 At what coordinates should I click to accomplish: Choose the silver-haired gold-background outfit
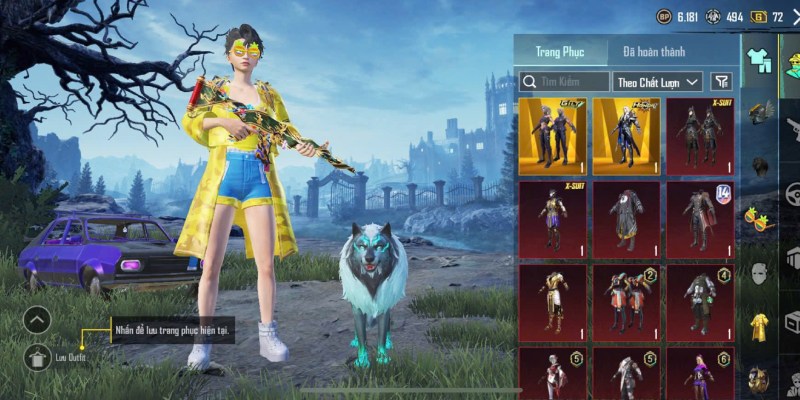(x=626, y=135)
